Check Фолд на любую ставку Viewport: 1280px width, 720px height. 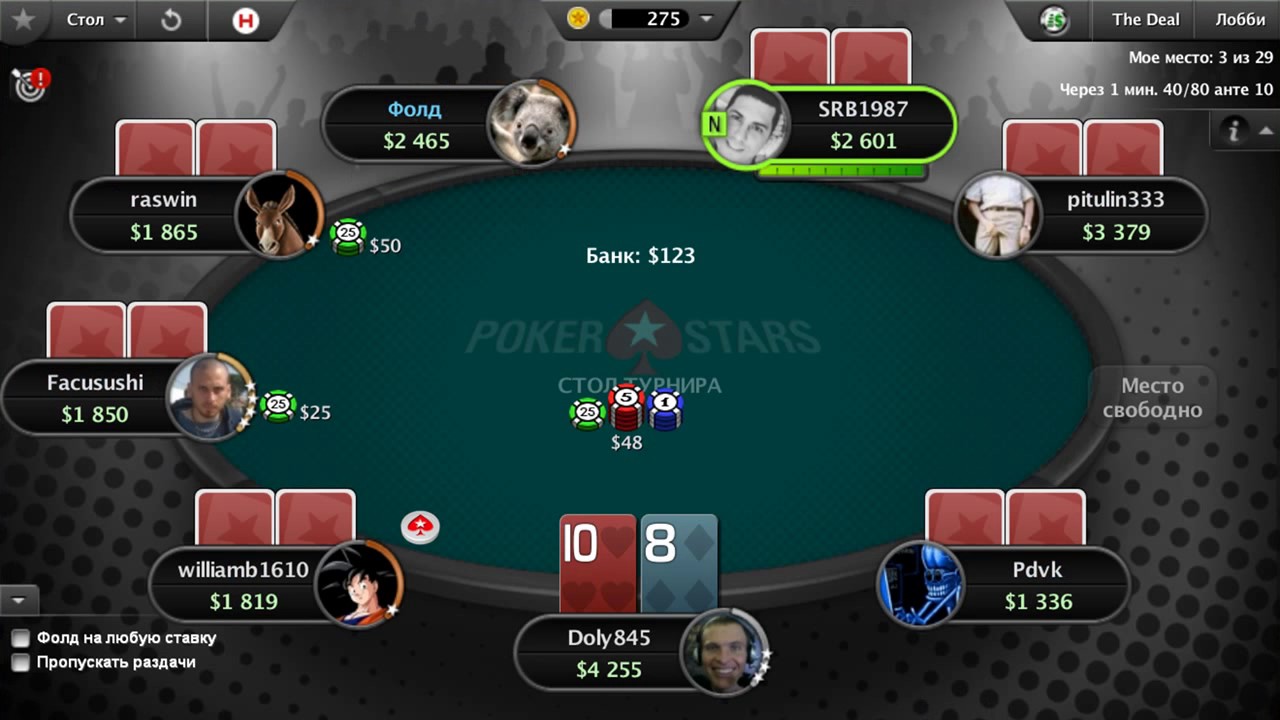click(21, 638)
